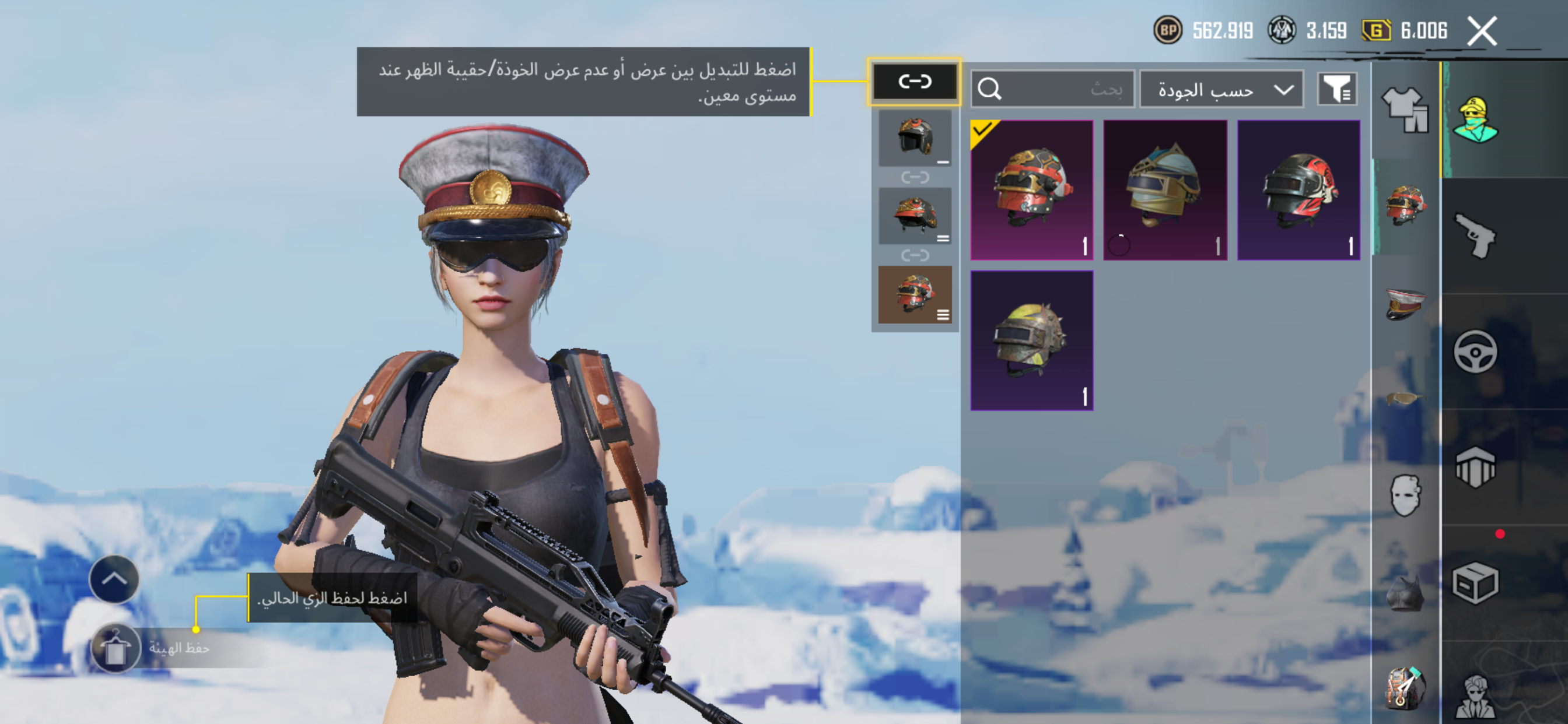Viewport: 1568px width, 724px height.
Task: Close the inventory screen
Action: click(x=1482, y=31)
